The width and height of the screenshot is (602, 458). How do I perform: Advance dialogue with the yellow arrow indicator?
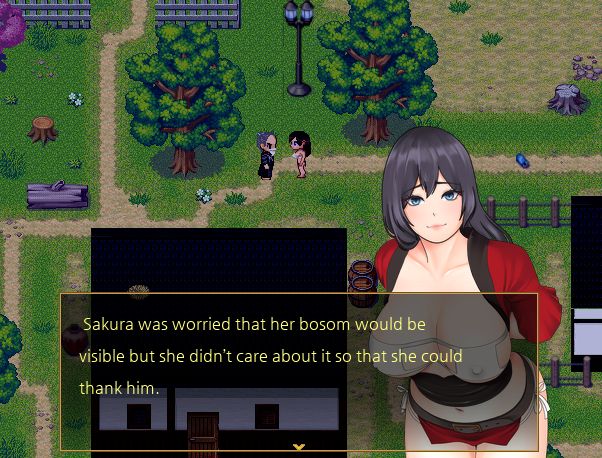coord(298,446)
